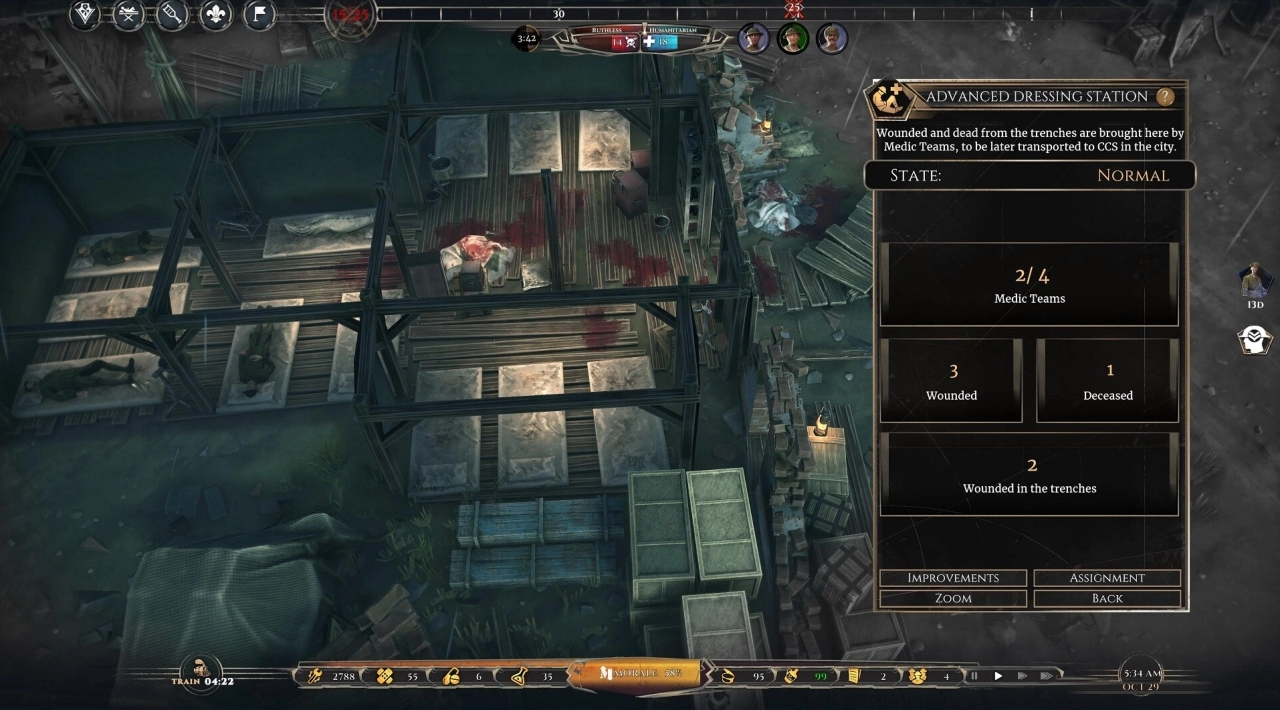Select the Medic Teams box

click(1029, 285)
